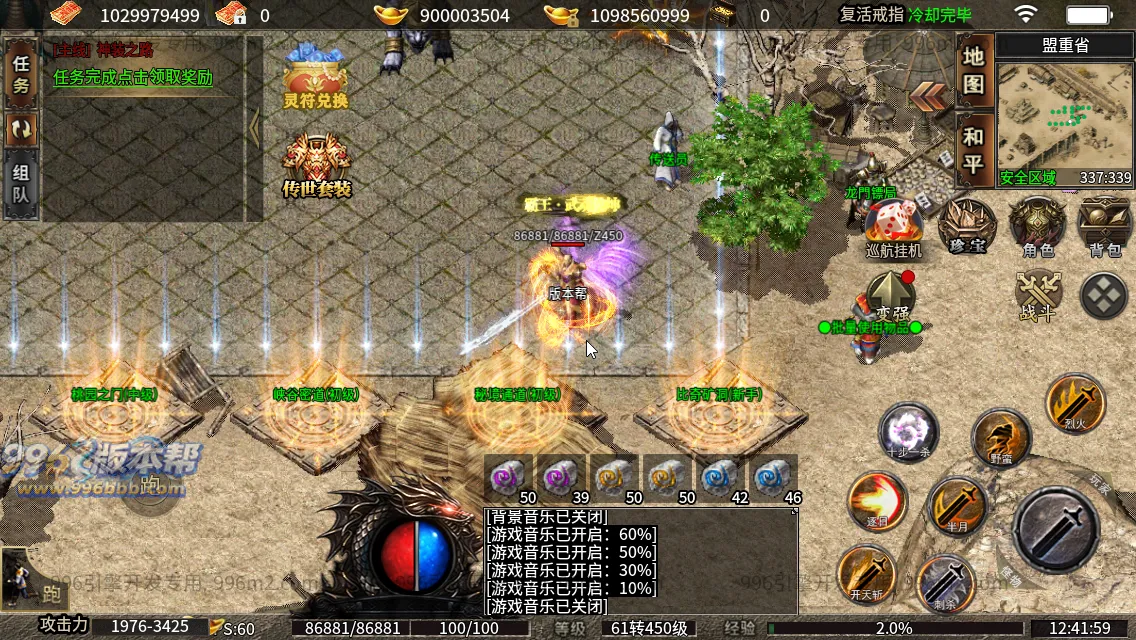Switch to the 组队 team tab
Screen dimensions: 1136x640
(21, 184)
